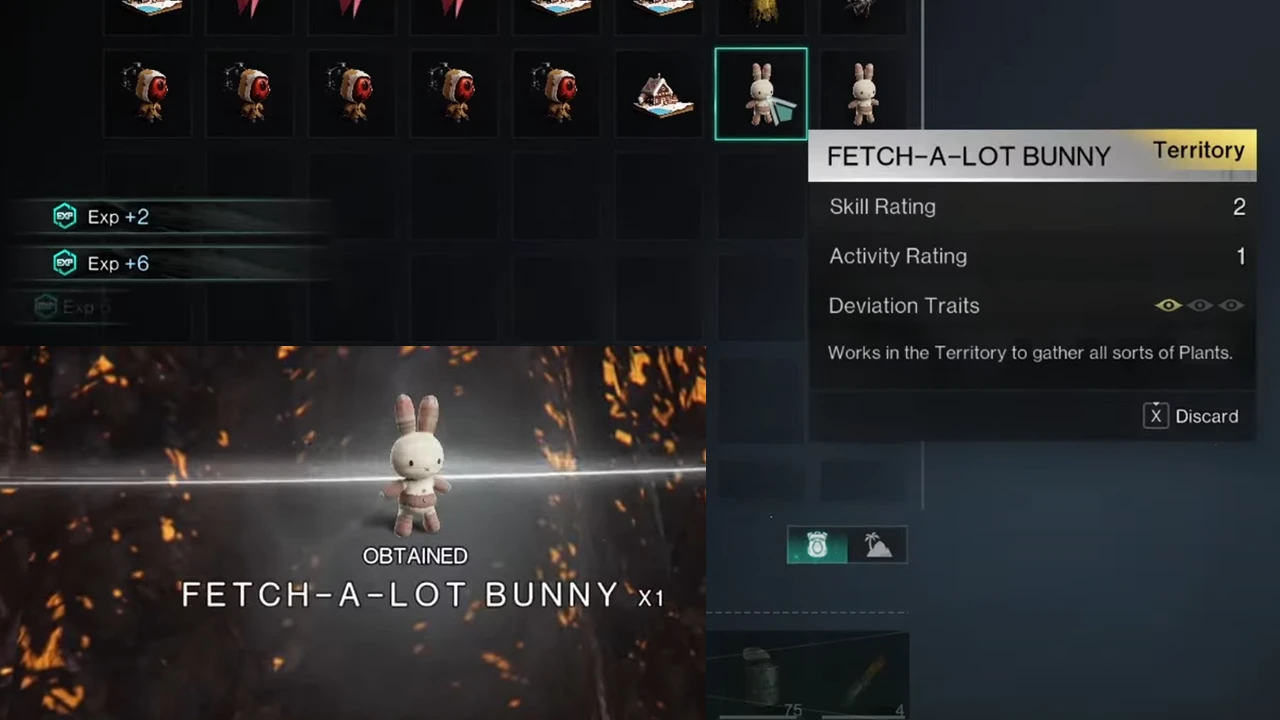Select the dark deviation icon at top right
This screenshot has height=720, width=1280.
[x=862, y=12]
